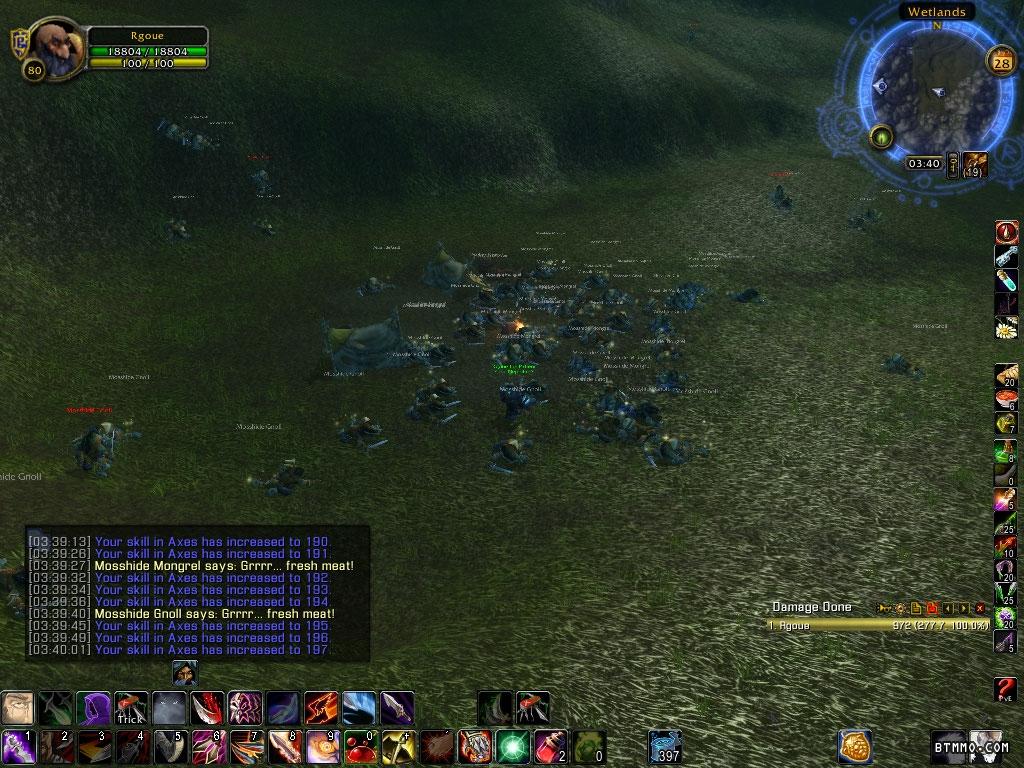Open the golden backpack bag
The image size is (1024, 768).
click(854, 746)
